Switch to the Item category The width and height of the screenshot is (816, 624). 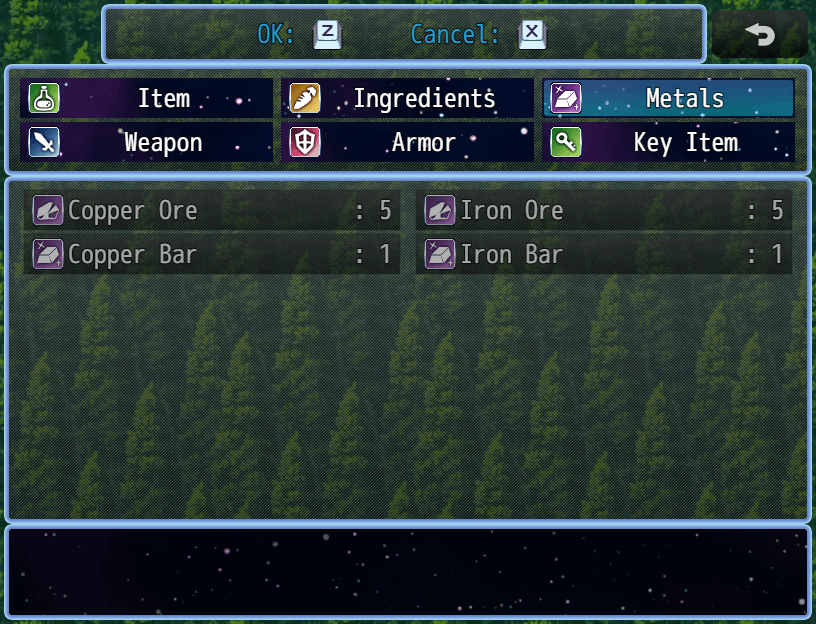click(x=146, y=99)
